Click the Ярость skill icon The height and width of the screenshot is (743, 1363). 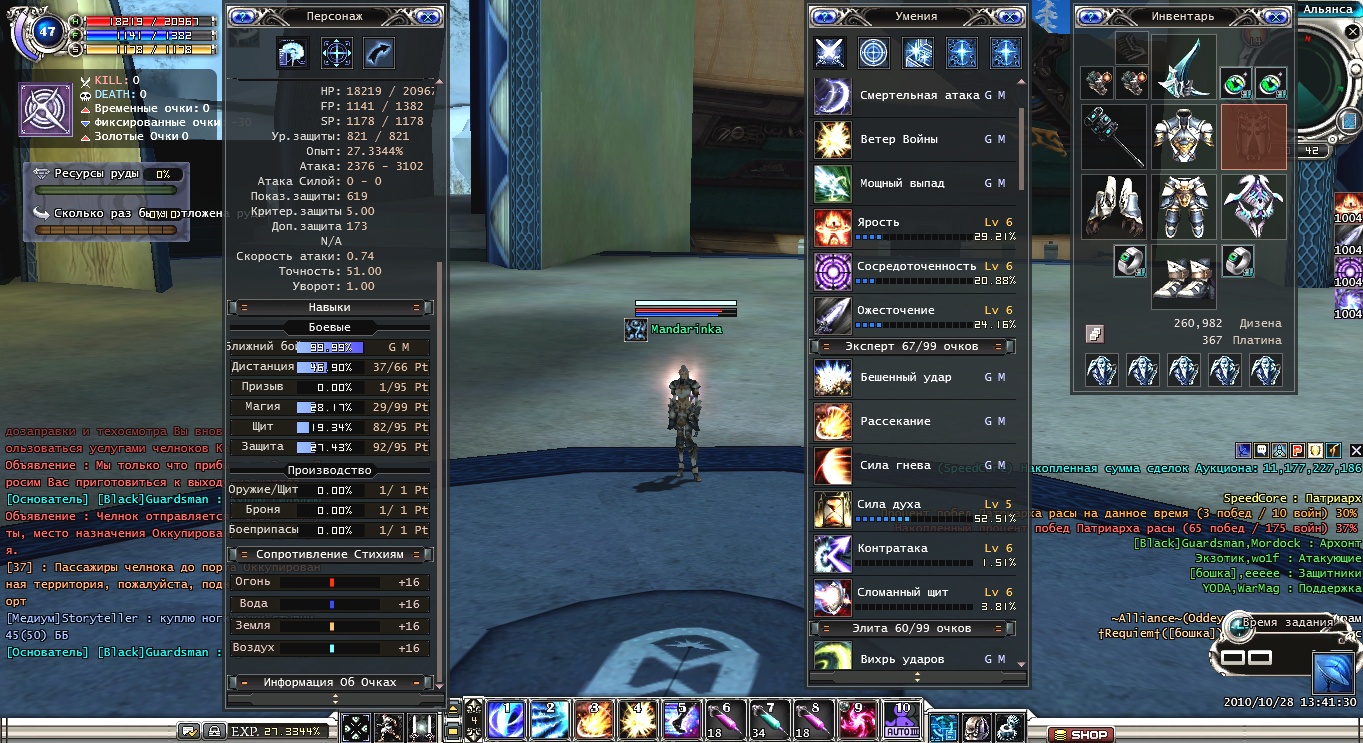point(832,228)
